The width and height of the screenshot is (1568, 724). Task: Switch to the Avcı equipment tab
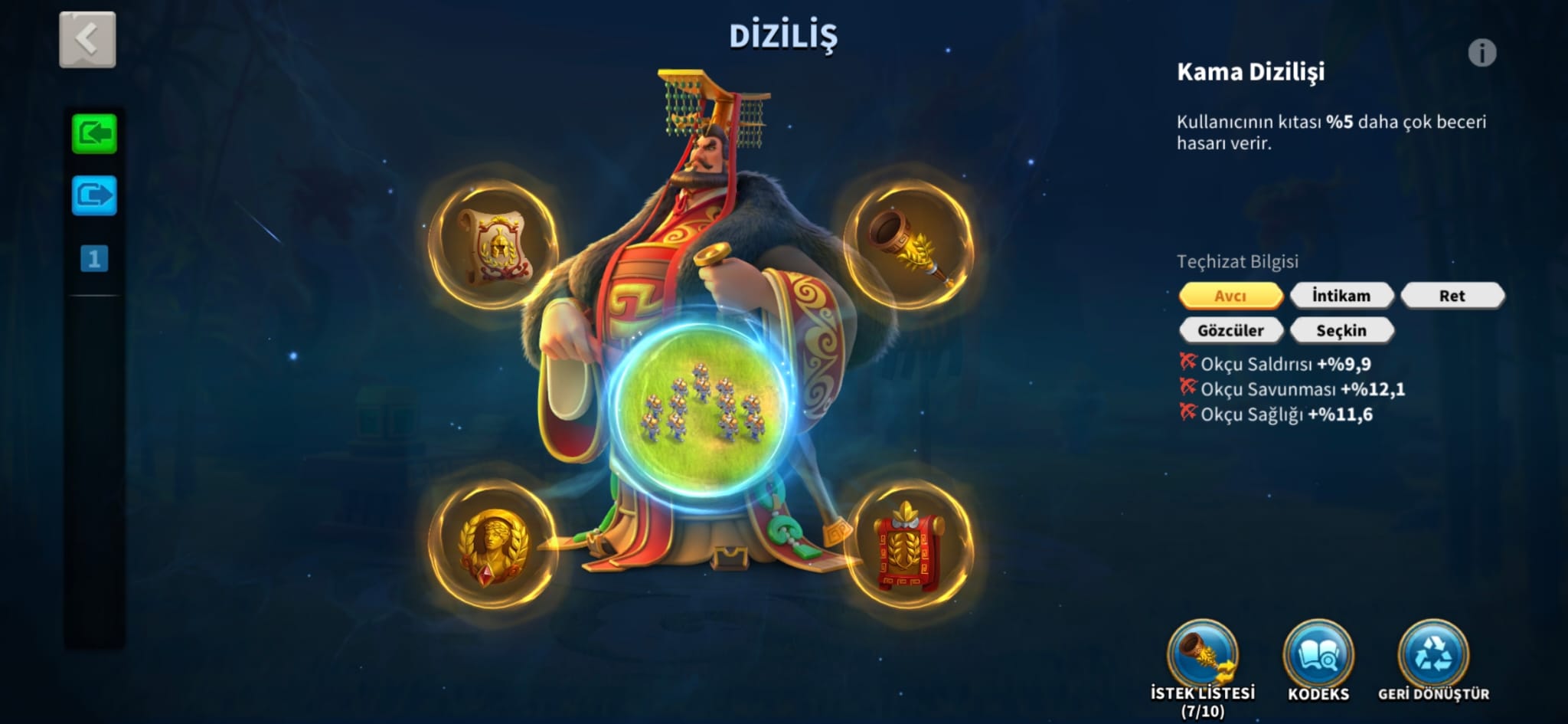click(x=1230, y=296)
